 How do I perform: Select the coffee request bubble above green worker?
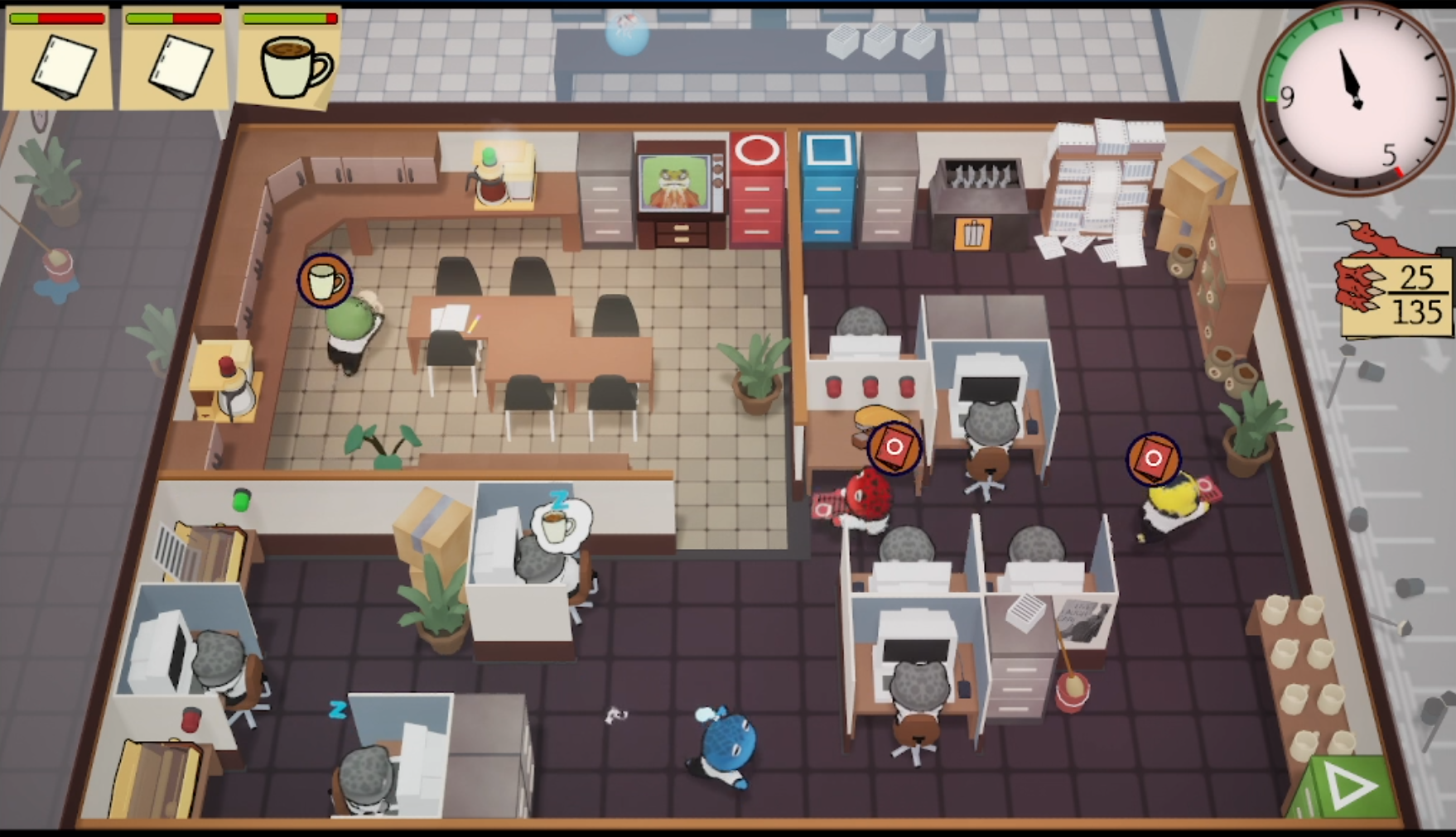click(325, 281)
